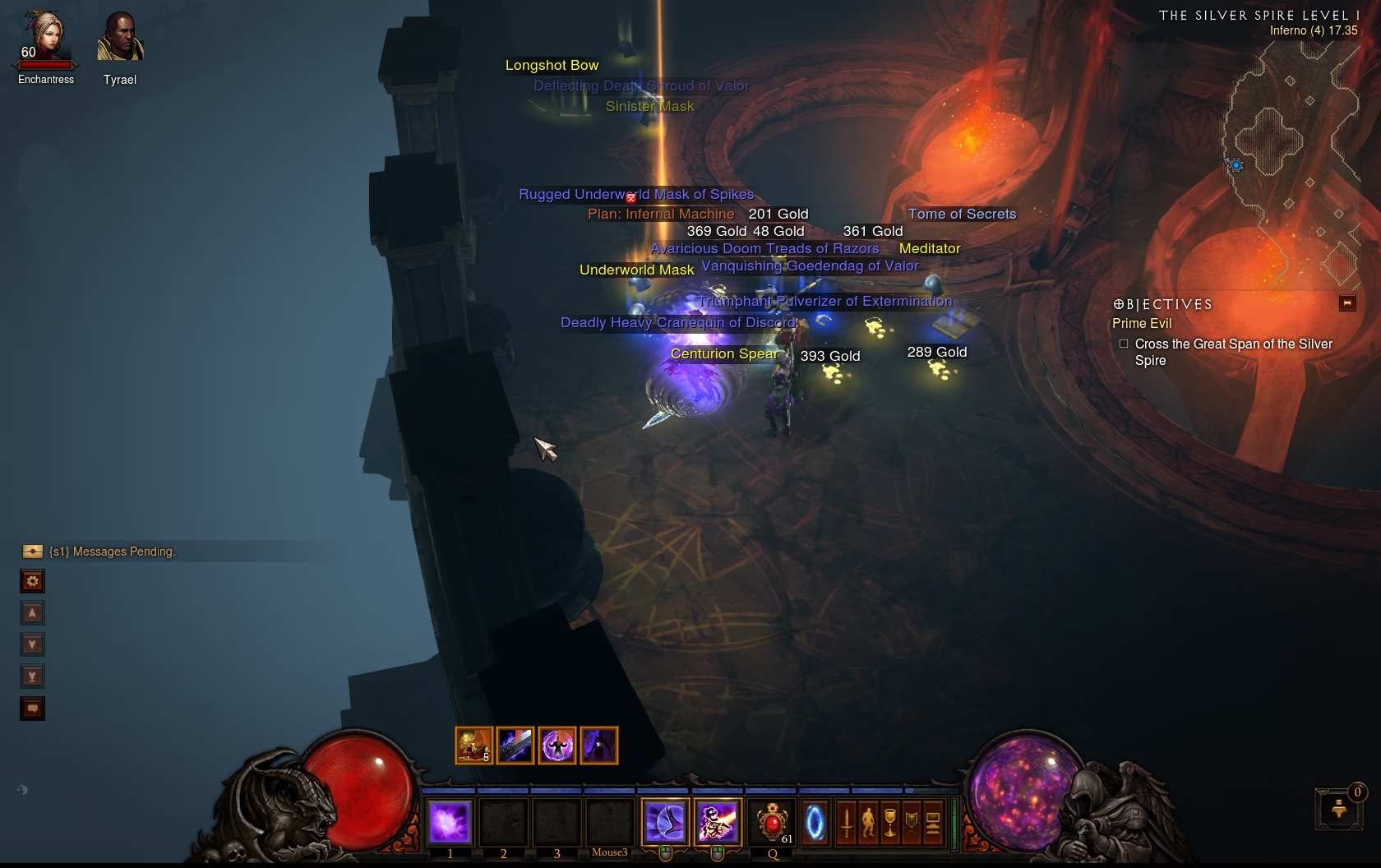This screenshot has height=868, width=1381.
Task: Click the corner button with the 0 badge
Action: pos(1339,809)
